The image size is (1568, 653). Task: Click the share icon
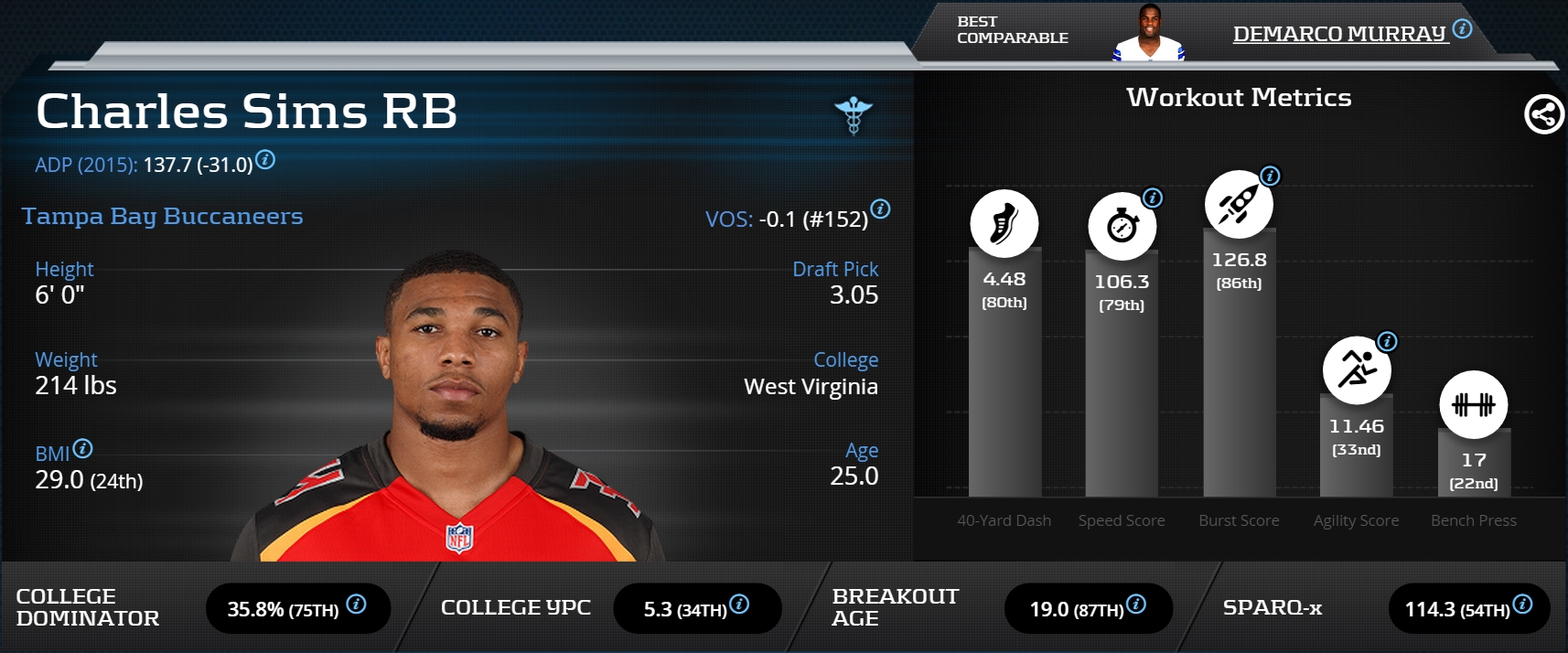1543,114
